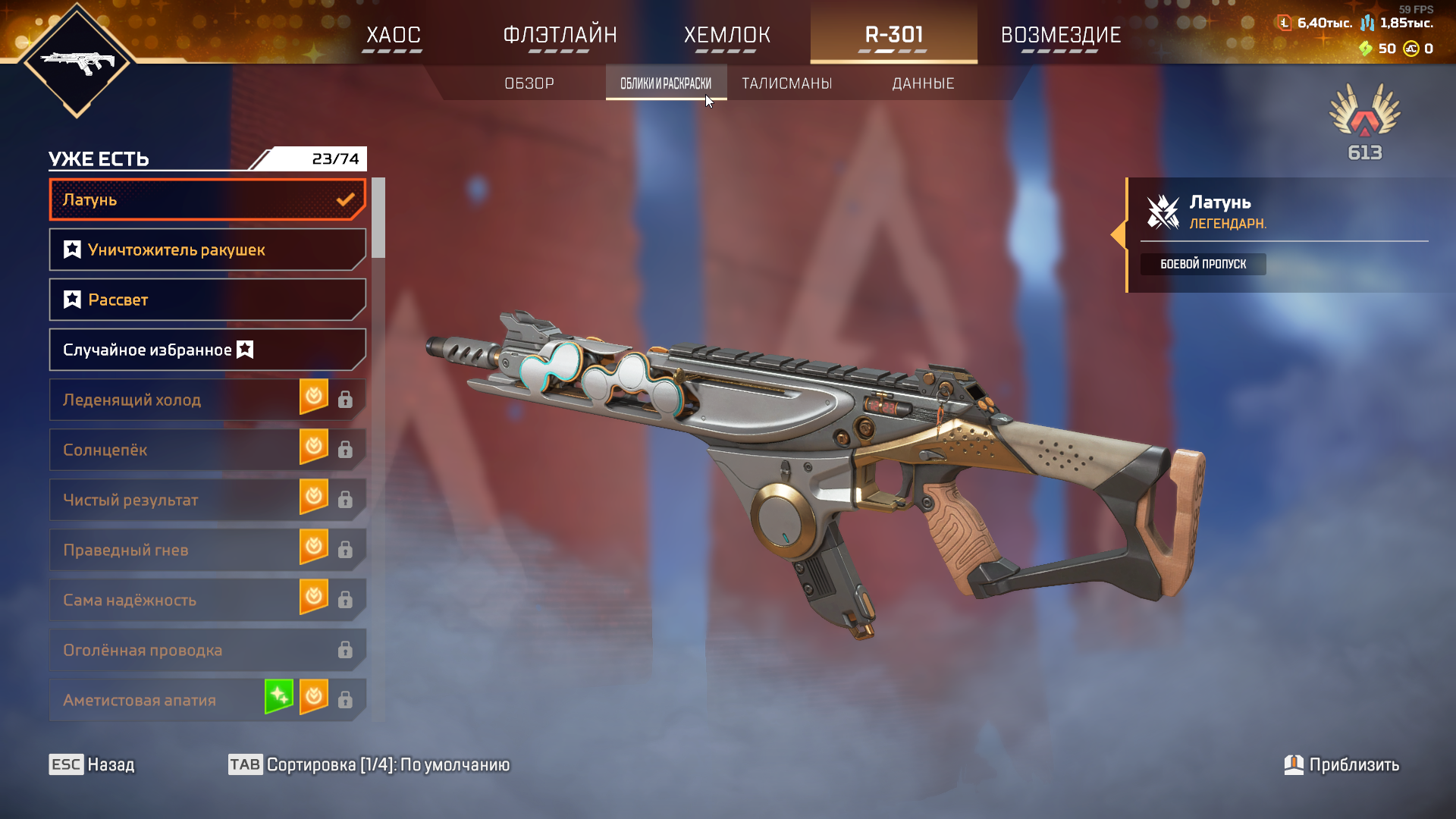Image resolution: width=1456 pixels, height=819 pixels.
Task: Open the ТАЛИСМАНЫ sub-tab
Action: 786,83
